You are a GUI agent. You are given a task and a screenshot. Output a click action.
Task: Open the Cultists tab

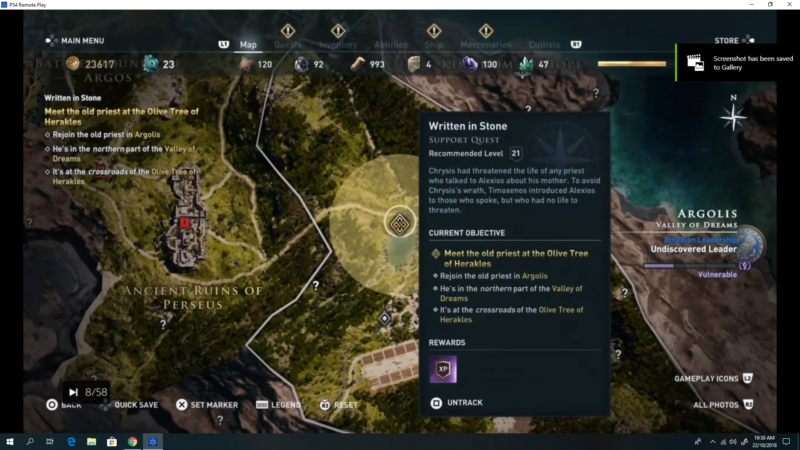[x=546, y=44]
